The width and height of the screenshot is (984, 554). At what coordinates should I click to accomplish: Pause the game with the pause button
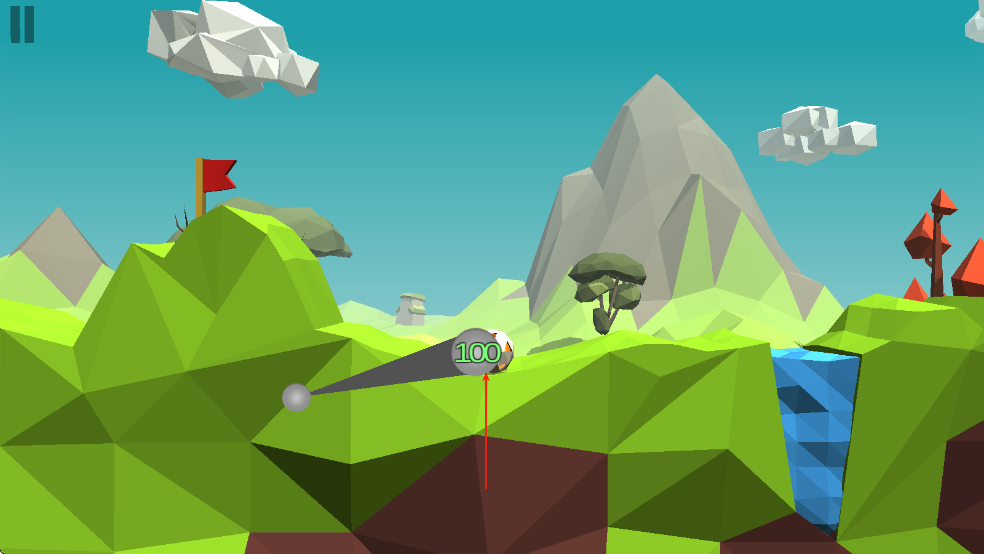[x=22, y=24]
